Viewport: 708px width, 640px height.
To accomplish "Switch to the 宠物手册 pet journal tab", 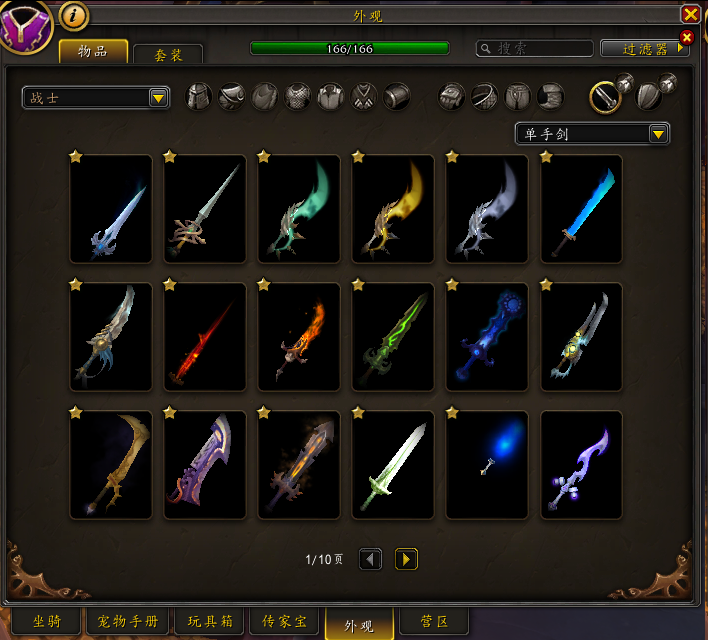I will coord(126,622).
